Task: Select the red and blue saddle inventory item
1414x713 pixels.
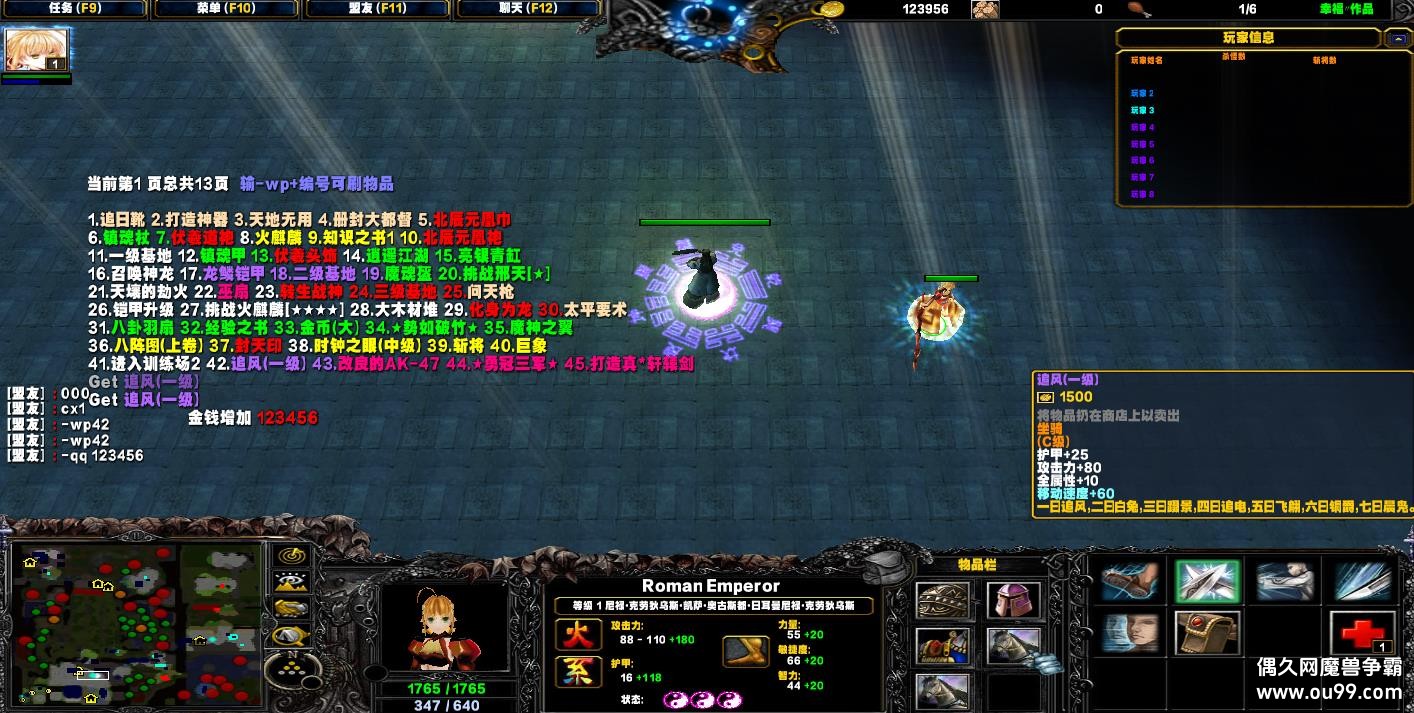Action: [x=942, y=646]
